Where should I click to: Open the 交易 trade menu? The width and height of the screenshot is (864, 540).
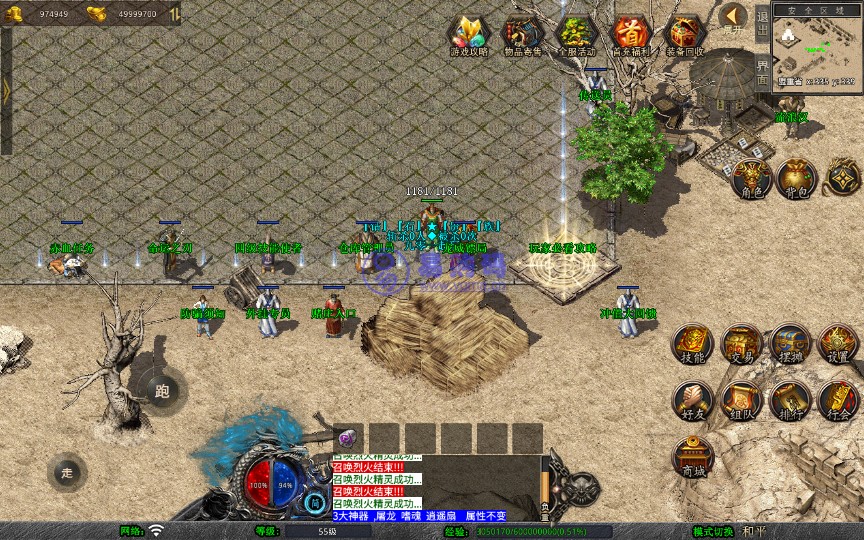click(x=742, y=344)
